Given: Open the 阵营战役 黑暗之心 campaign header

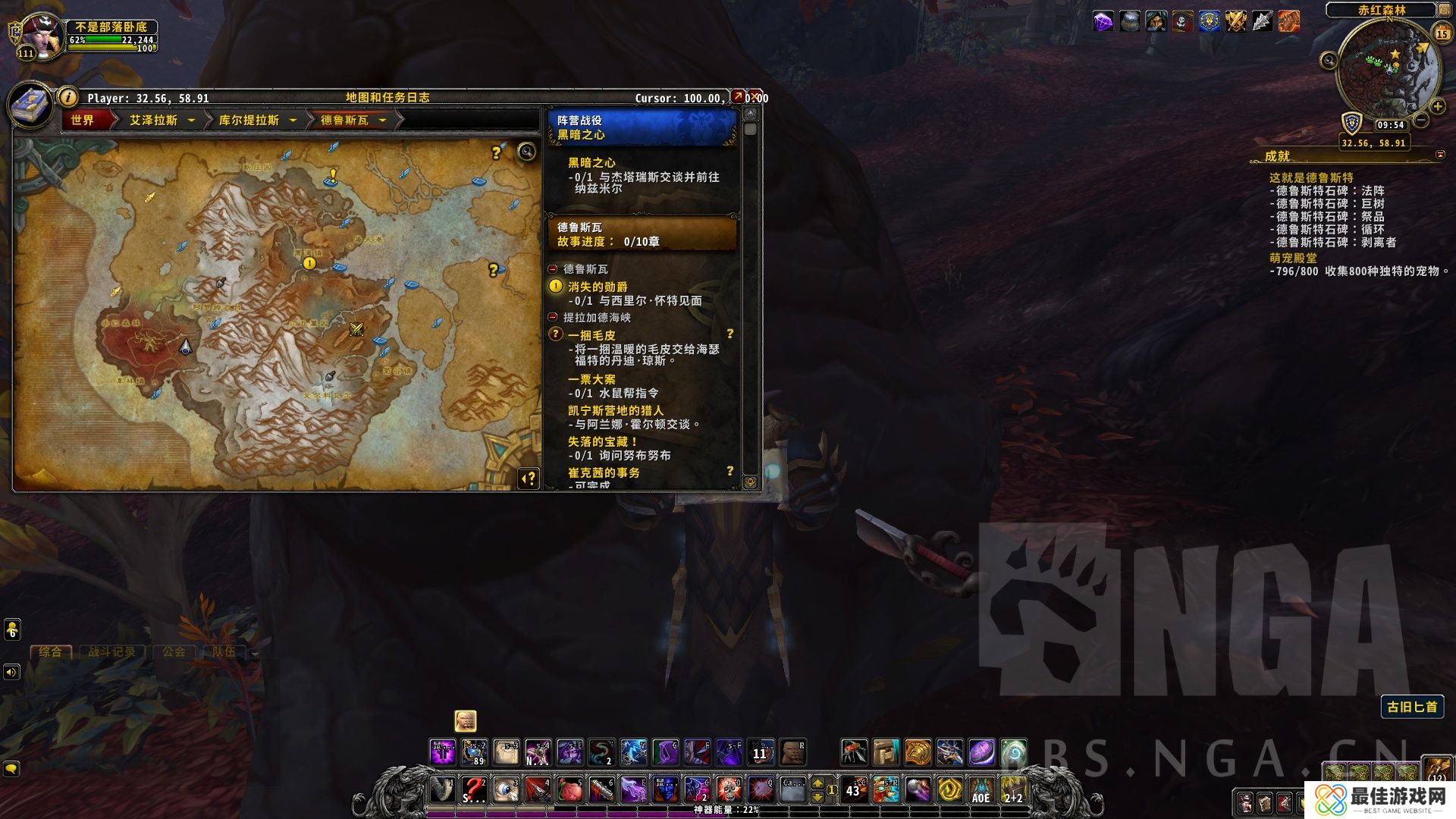Looking at the screenshot, I should click(x=642, y=127).
